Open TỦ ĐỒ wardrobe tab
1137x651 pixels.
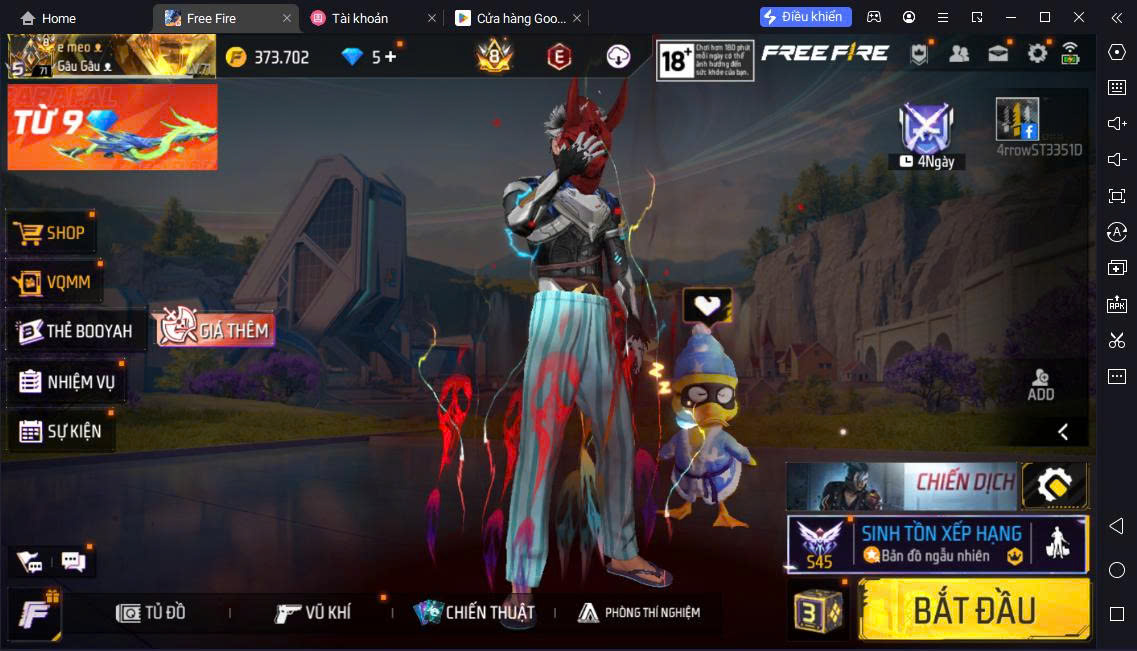[152, 612]
